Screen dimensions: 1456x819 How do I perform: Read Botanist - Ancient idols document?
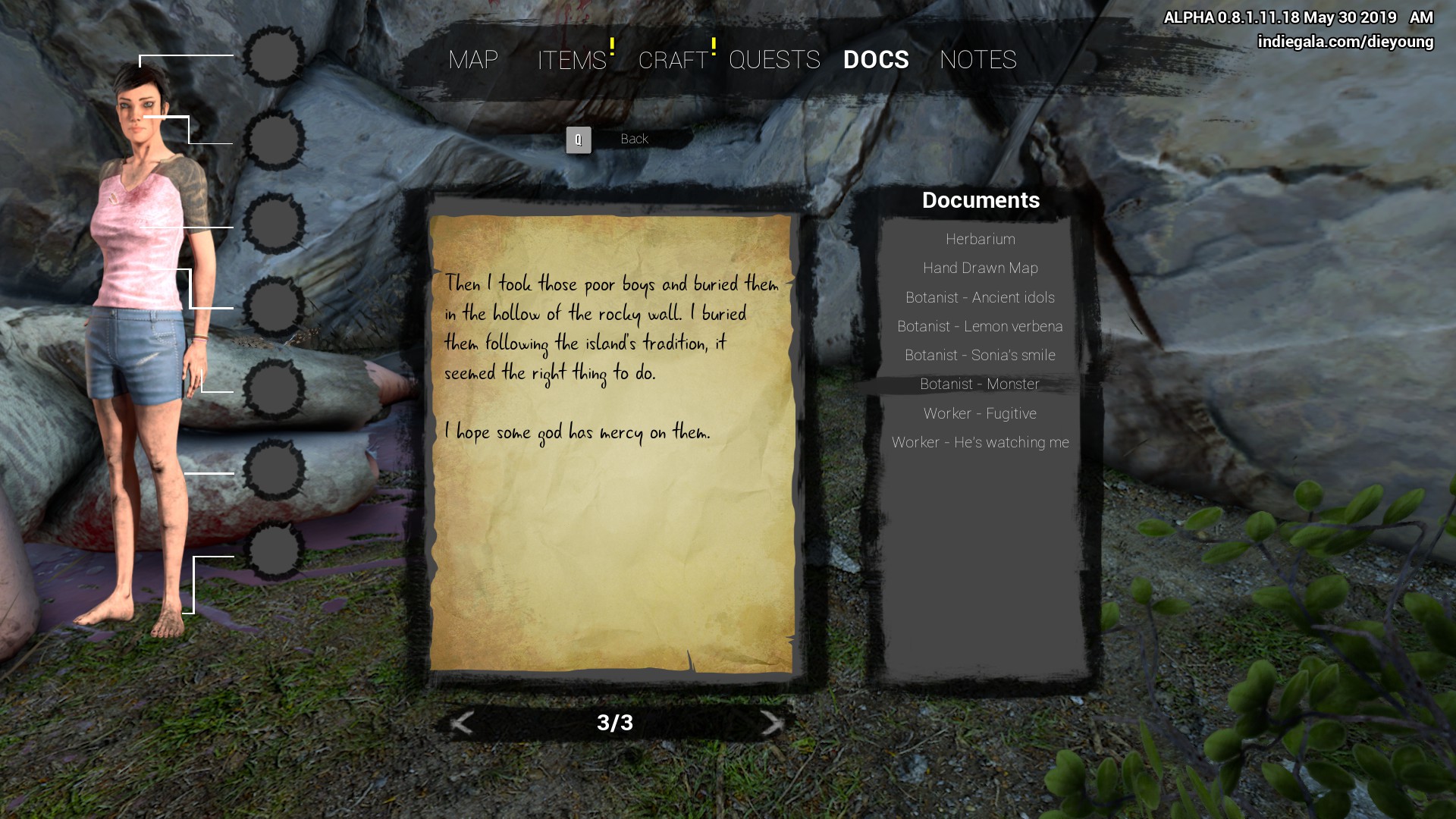tap(980, 297)
